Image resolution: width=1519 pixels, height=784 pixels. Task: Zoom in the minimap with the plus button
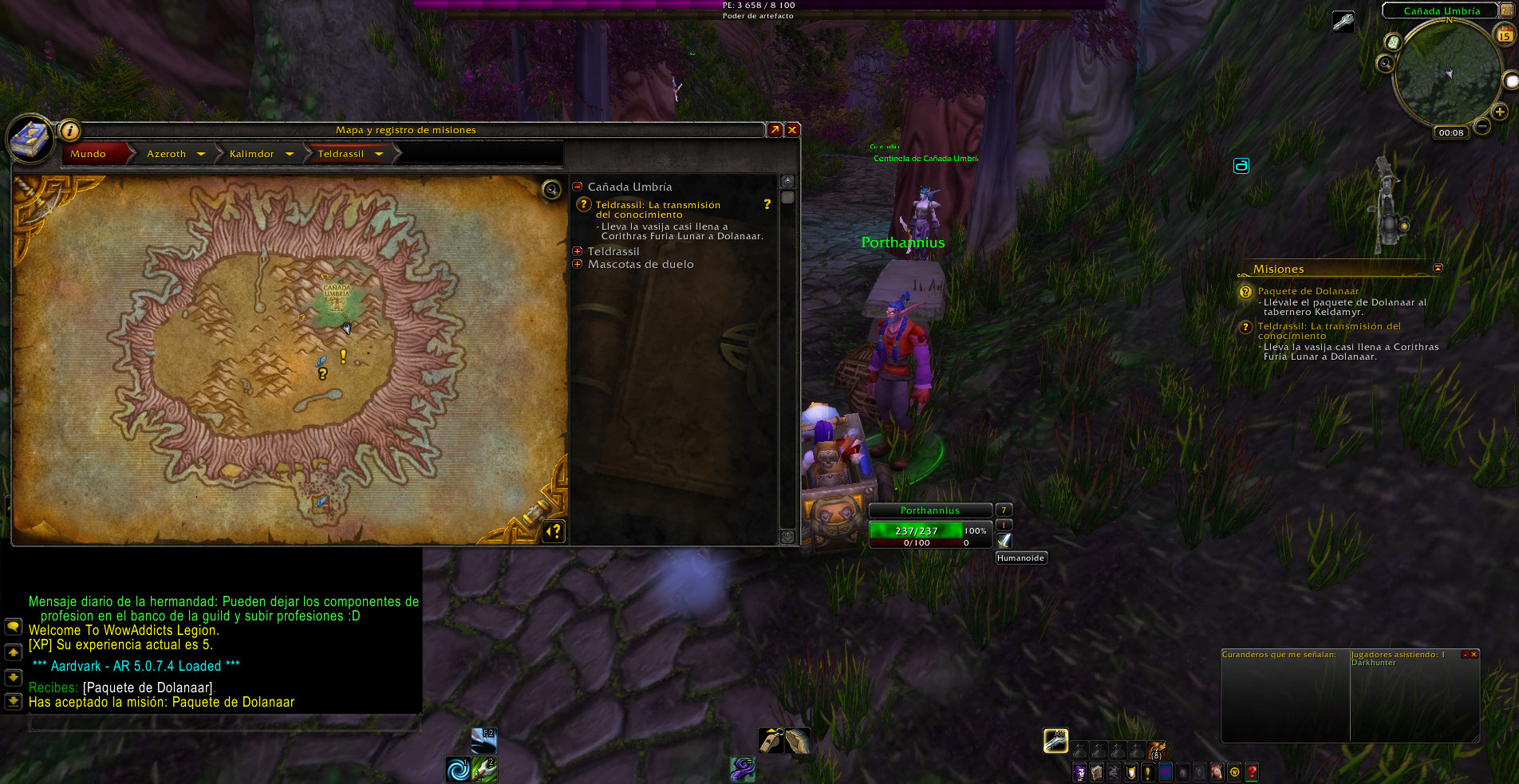[x=1500, y=112]
